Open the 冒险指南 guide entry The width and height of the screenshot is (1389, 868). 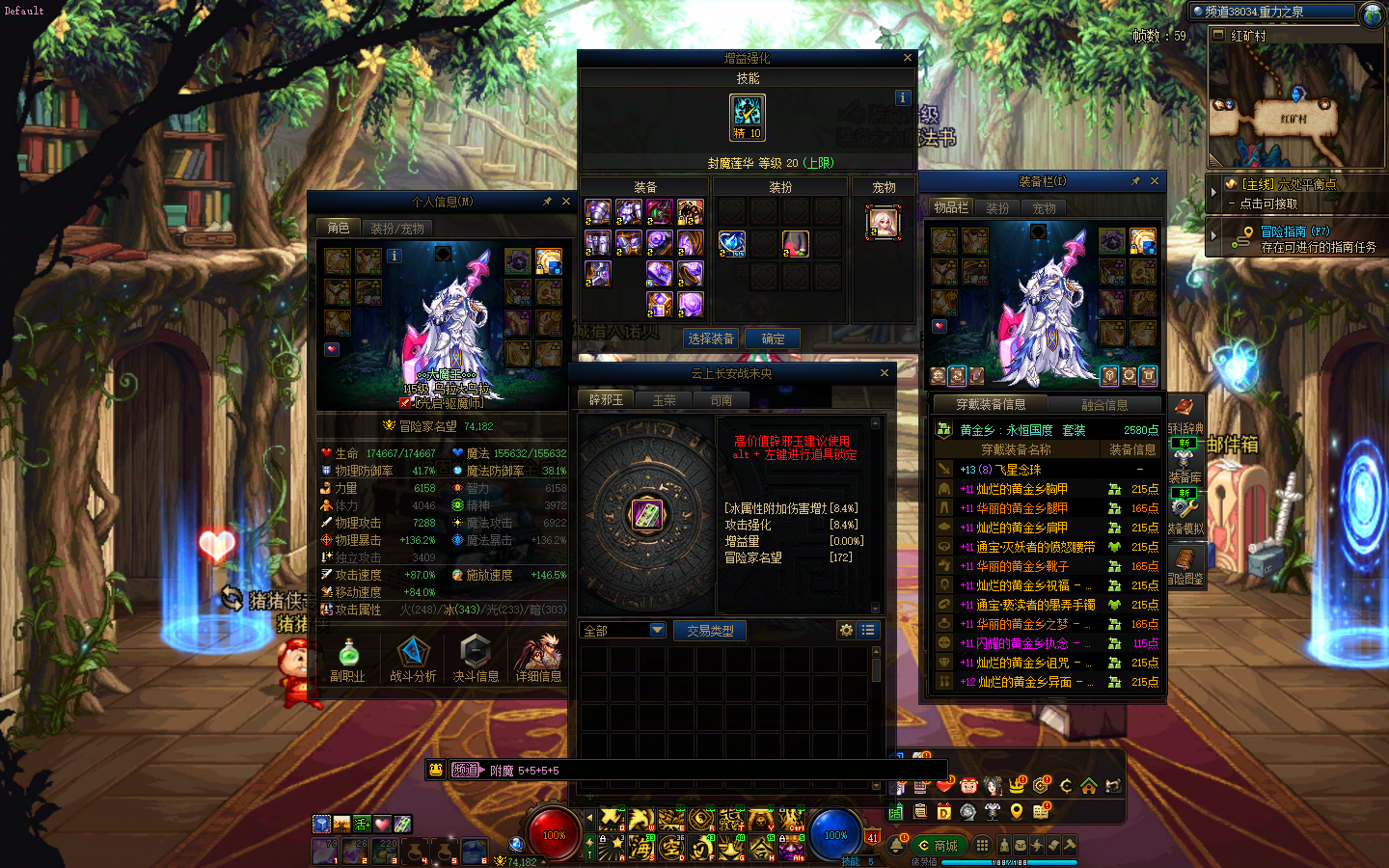click(1294, 231)
